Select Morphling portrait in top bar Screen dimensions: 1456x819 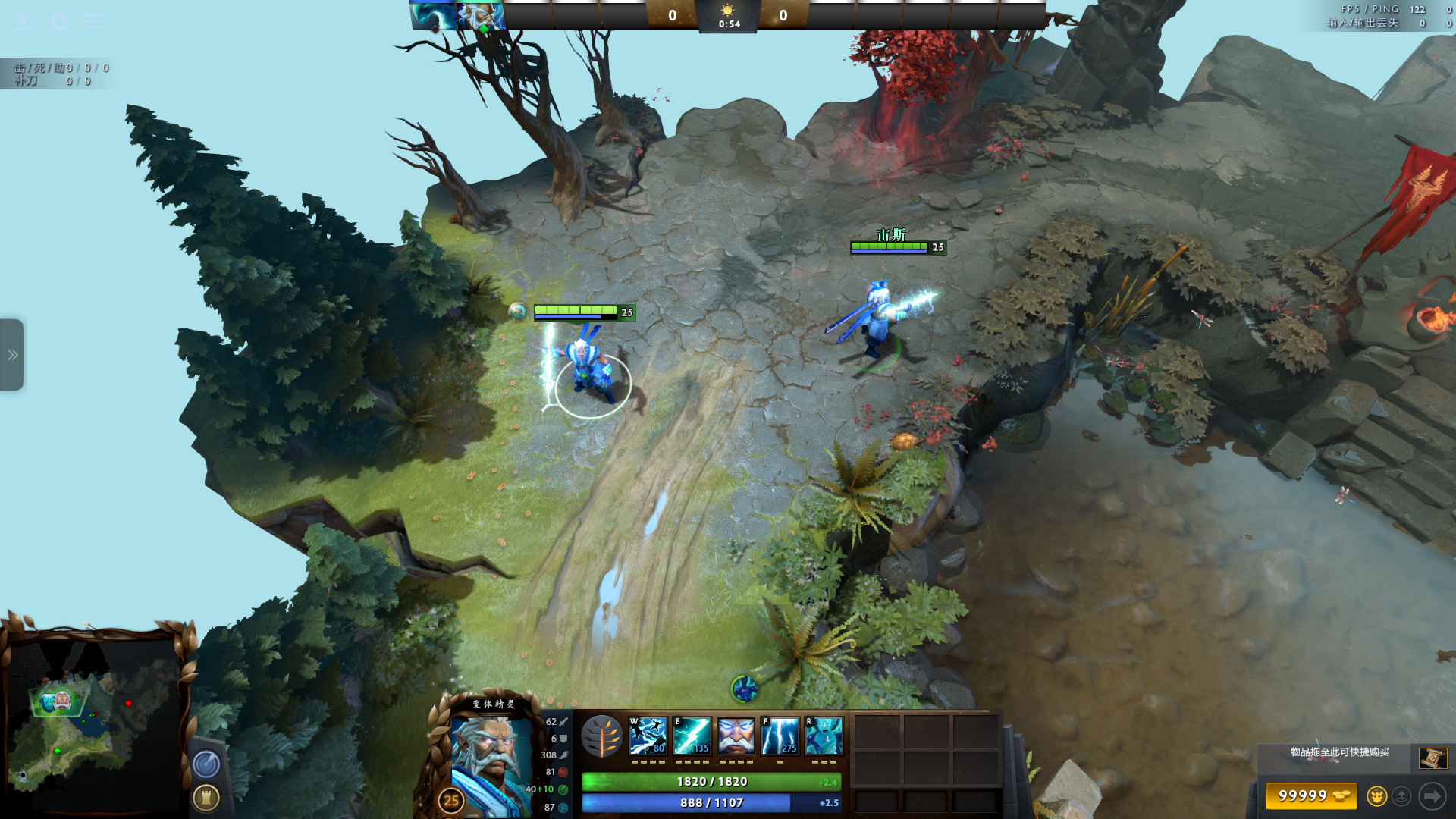[433, 16]
